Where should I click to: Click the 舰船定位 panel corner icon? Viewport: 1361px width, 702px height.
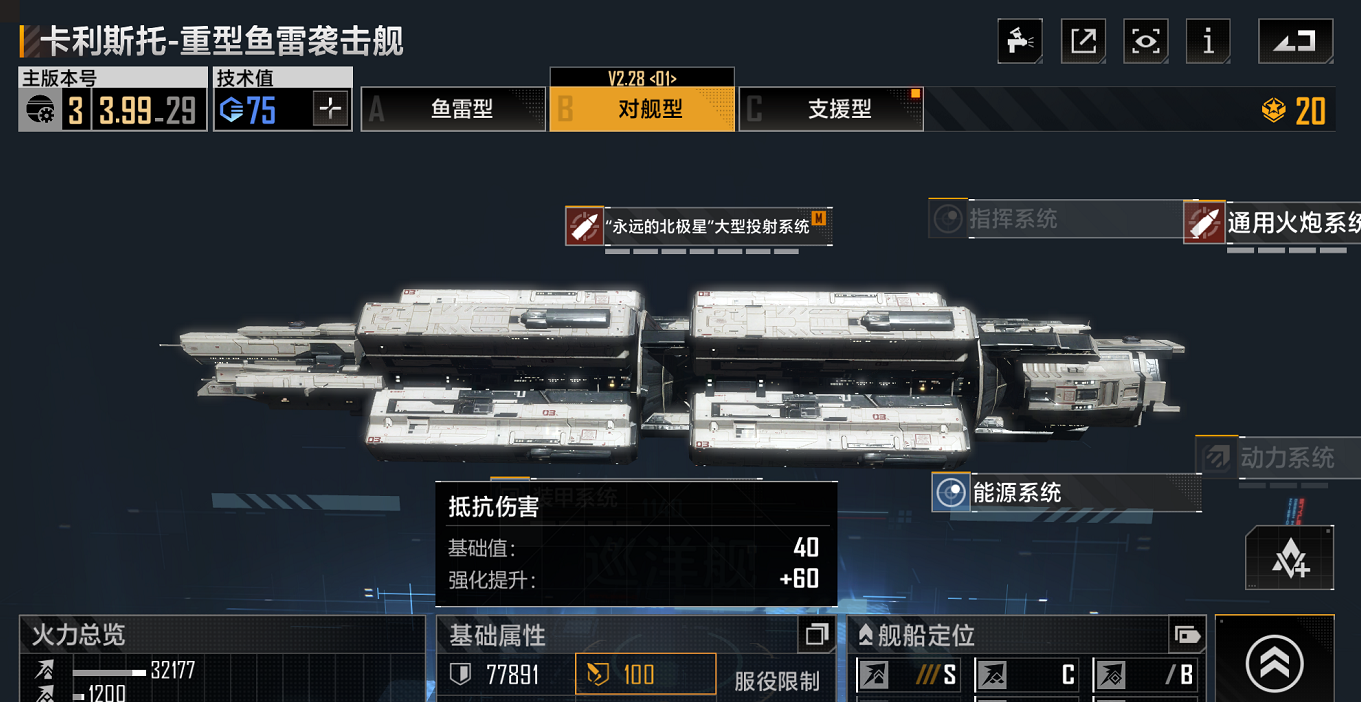click(x=1186, y=635)
